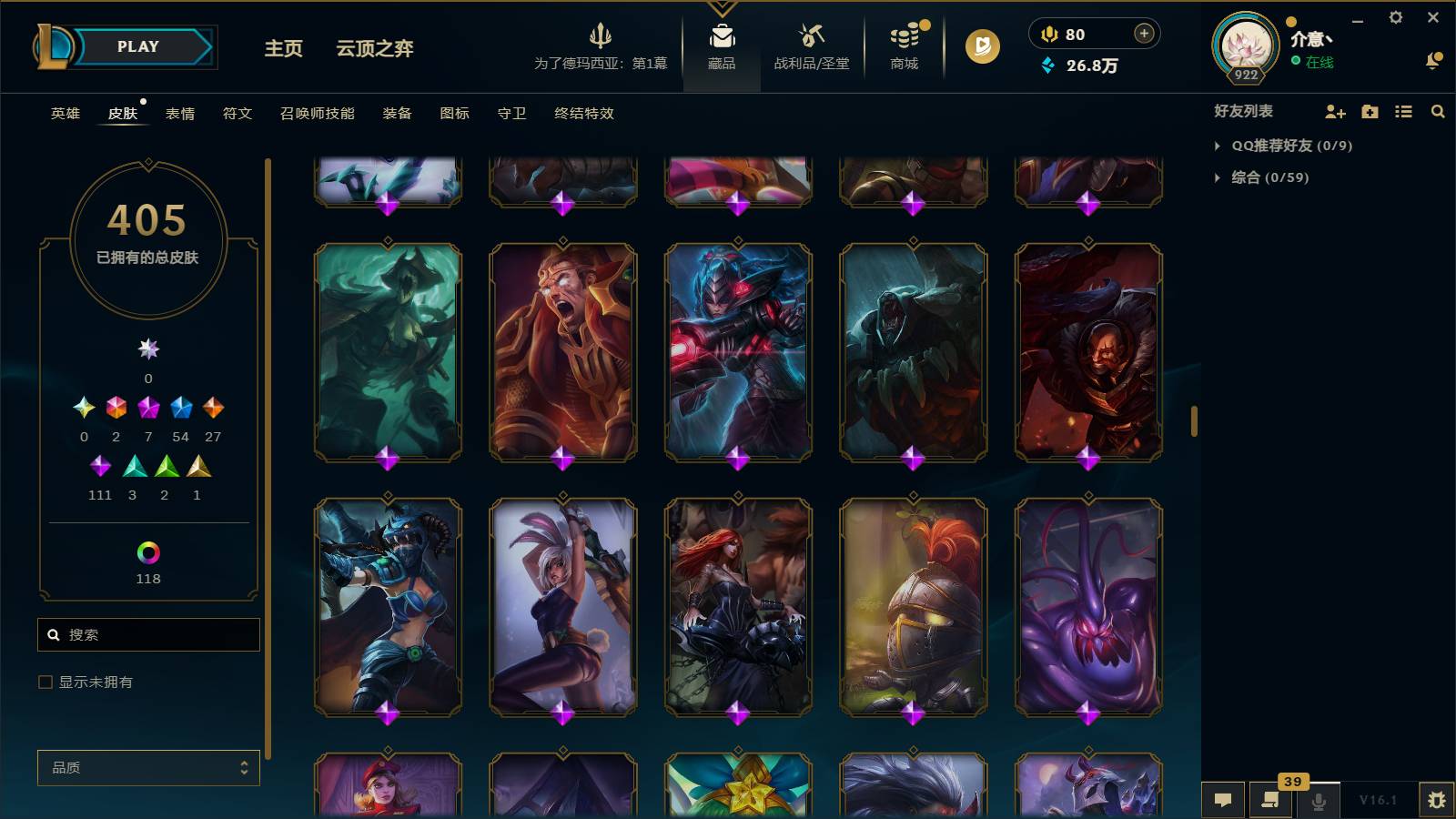Open the 云顶之弈 menu

[x=373, y=50]
